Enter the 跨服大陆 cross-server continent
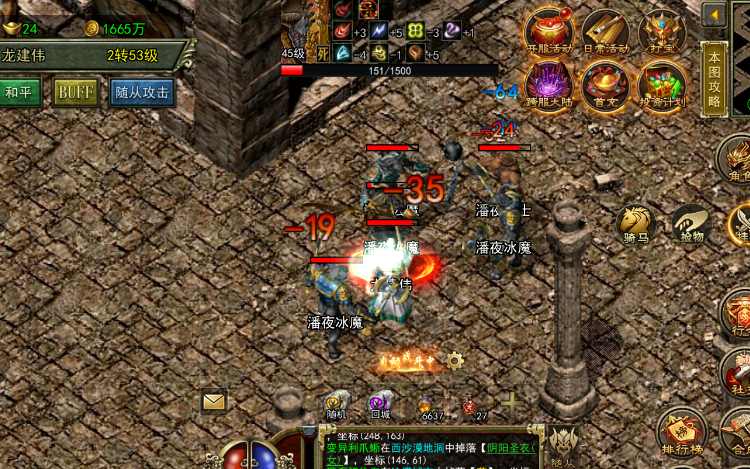750x469 pixels. click(549, 84)
